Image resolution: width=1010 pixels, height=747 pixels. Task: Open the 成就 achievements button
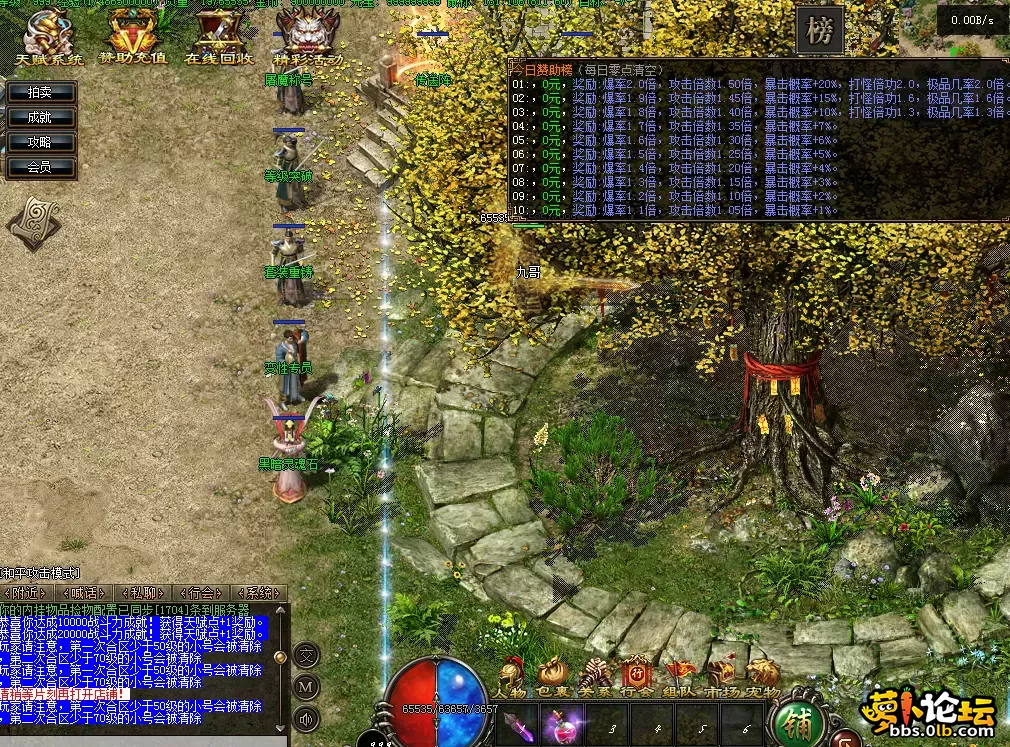click(40, 117)
